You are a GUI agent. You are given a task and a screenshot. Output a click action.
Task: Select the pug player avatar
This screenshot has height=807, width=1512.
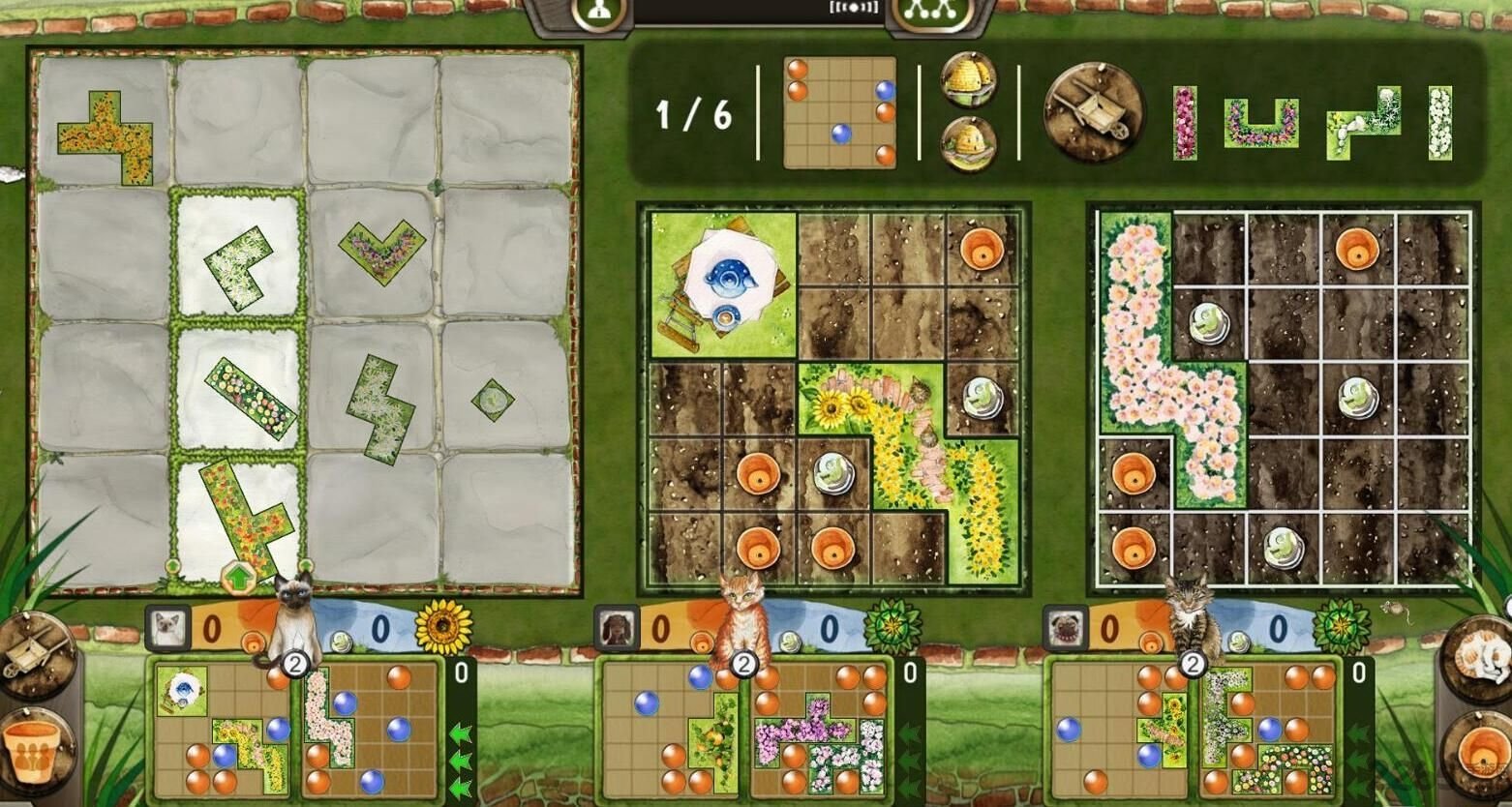point(1066,629)
